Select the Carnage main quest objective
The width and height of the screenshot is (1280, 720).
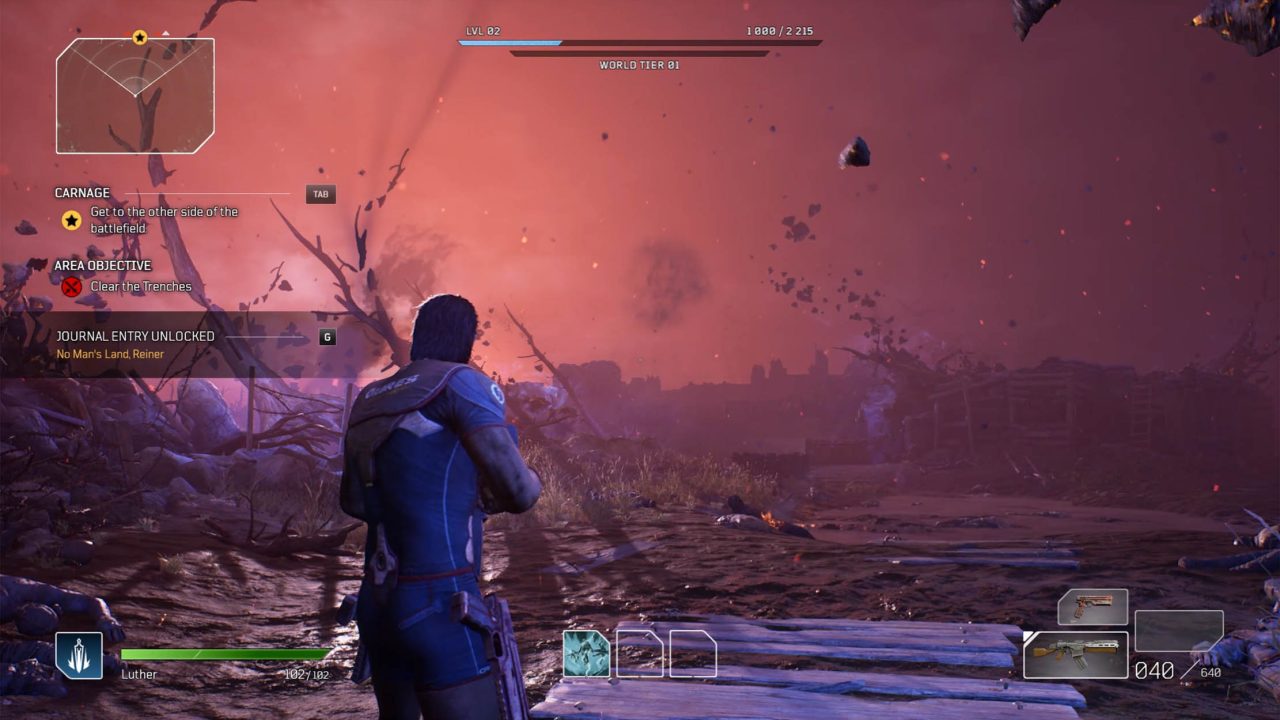coord(164,220)
